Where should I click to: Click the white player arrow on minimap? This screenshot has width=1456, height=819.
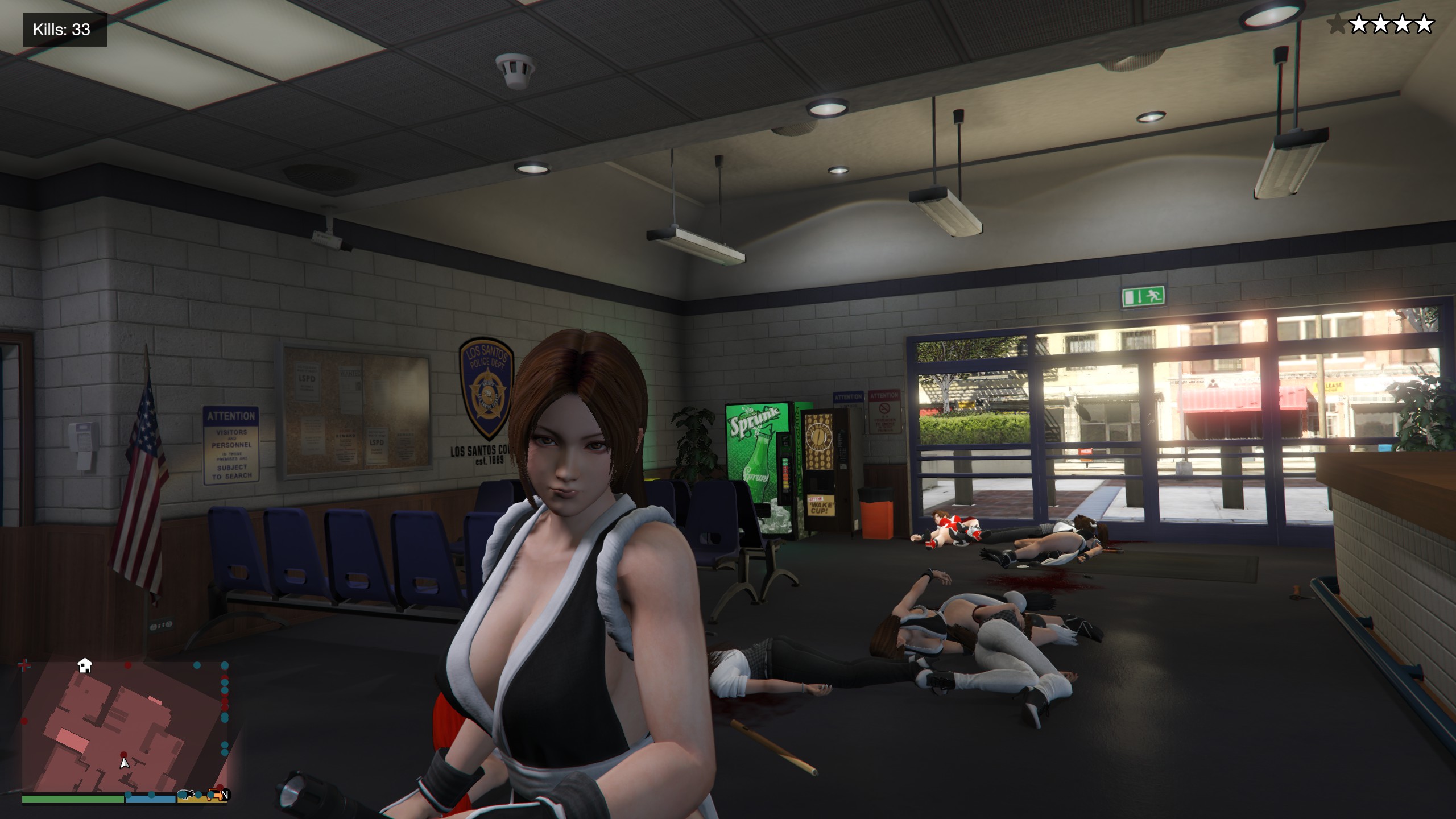pyautogui.click(x=125, y=763)
